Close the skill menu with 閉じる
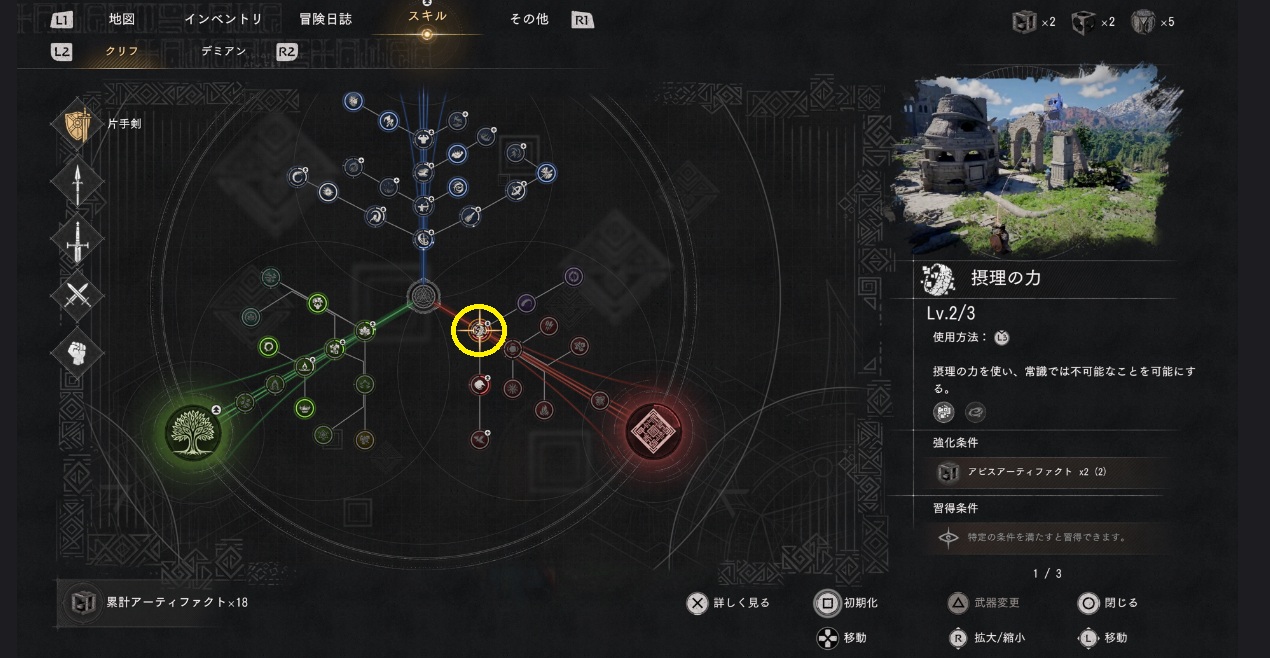 click(1108, 603)
